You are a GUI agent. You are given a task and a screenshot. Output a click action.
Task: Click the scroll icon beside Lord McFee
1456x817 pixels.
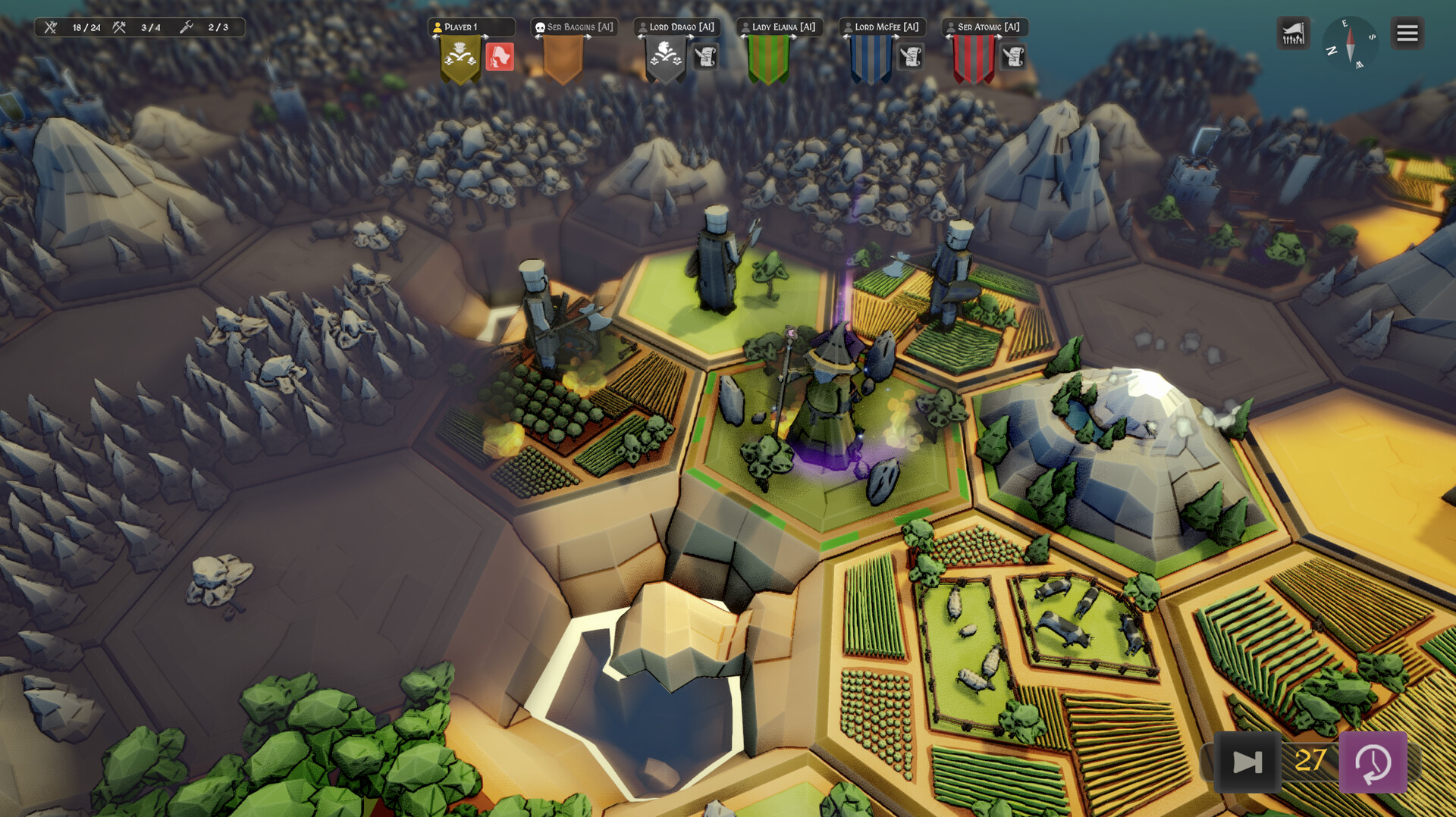tap(912, 57)
